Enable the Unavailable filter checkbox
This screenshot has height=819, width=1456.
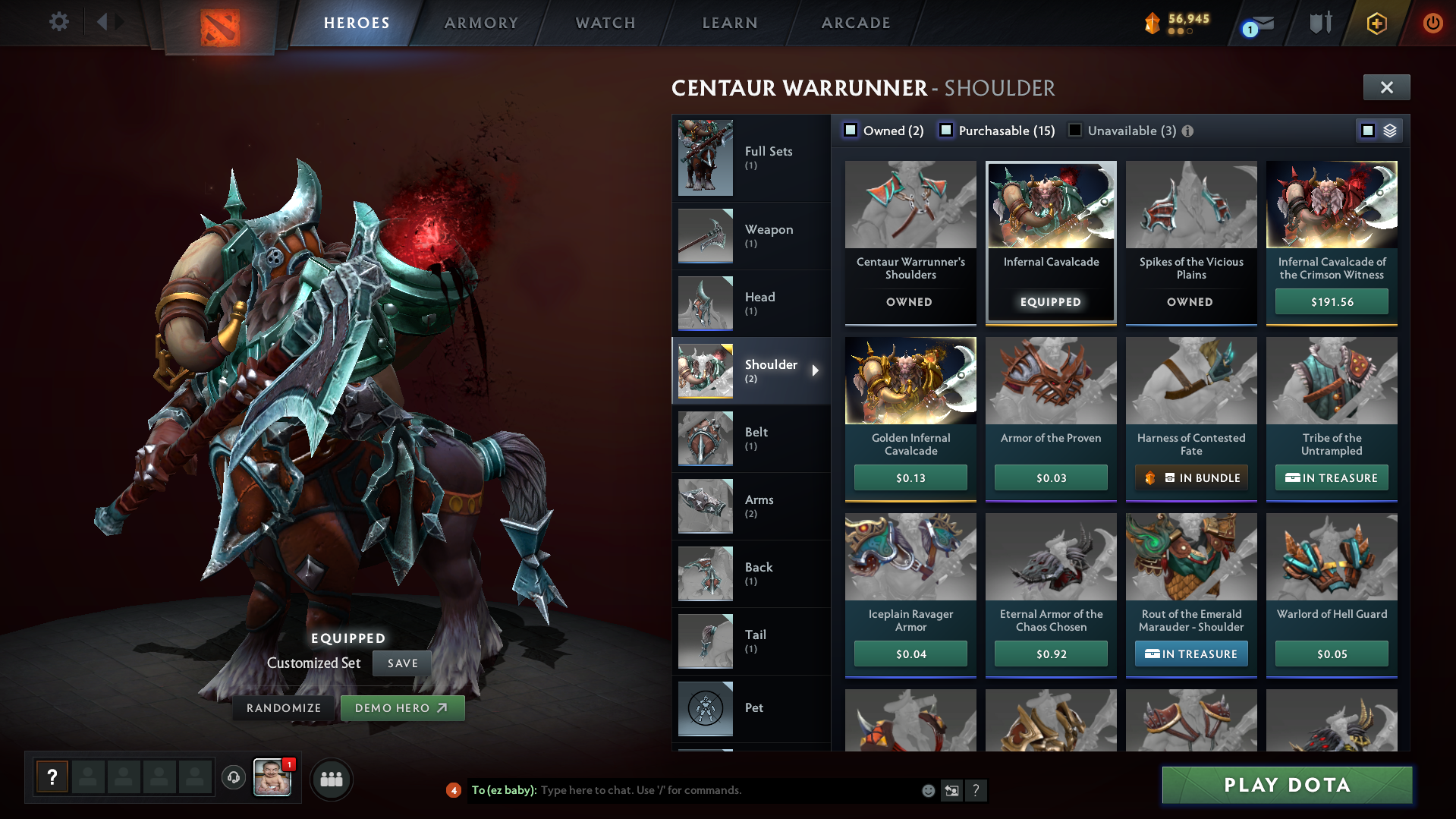[x=1075, y=131]
